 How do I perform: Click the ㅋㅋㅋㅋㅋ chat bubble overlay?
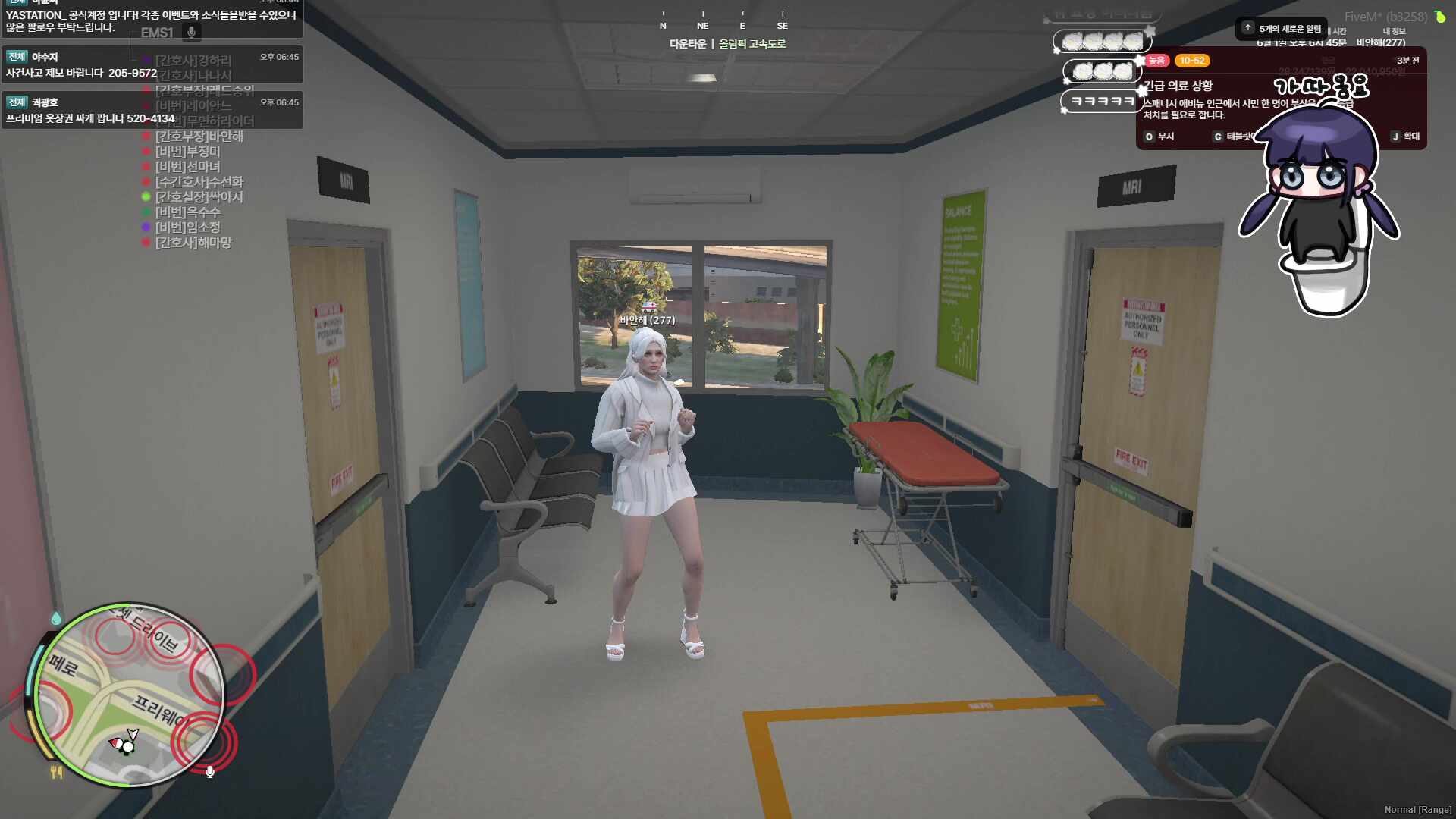pyautogui.click(x=1101, y=101)
